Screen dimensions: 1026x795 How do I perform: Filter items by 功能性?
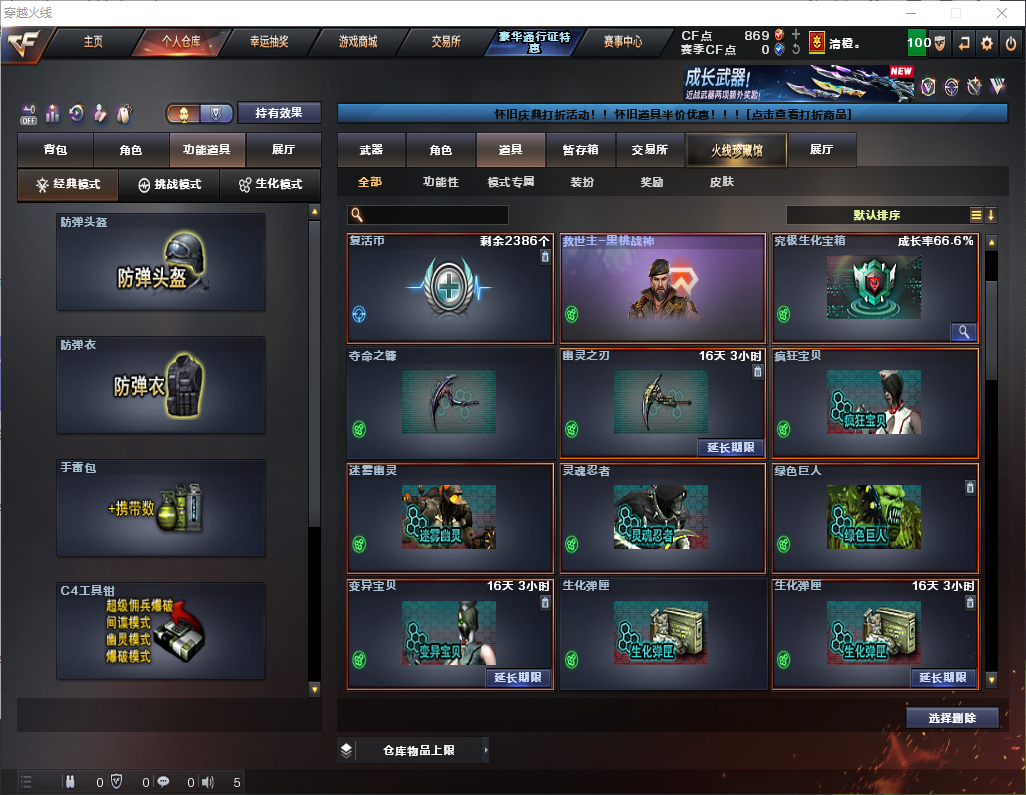click(x=440, y=182)
